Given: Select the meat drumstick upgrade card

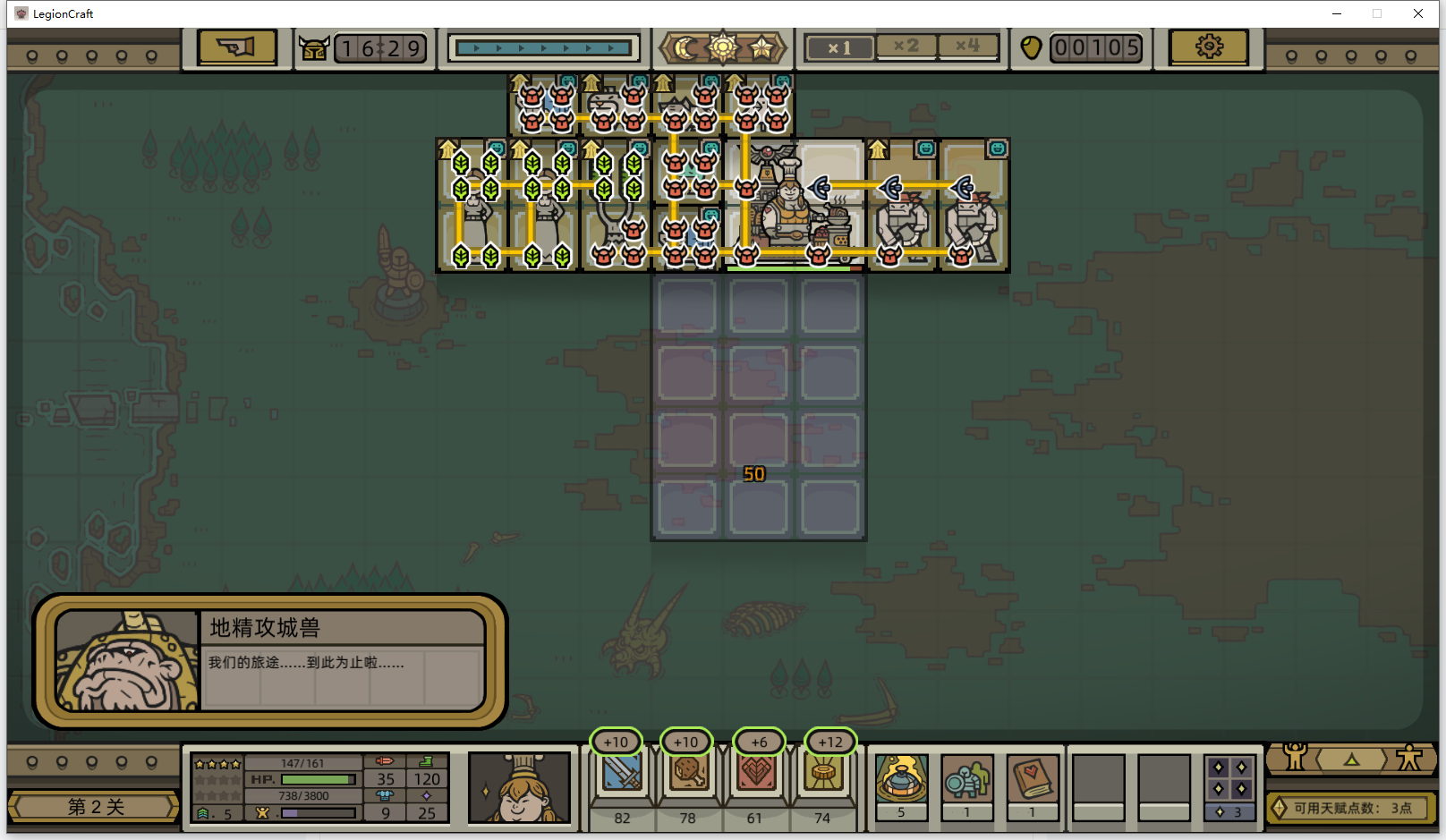Looking at the screenshot, I should coord(688,773).
